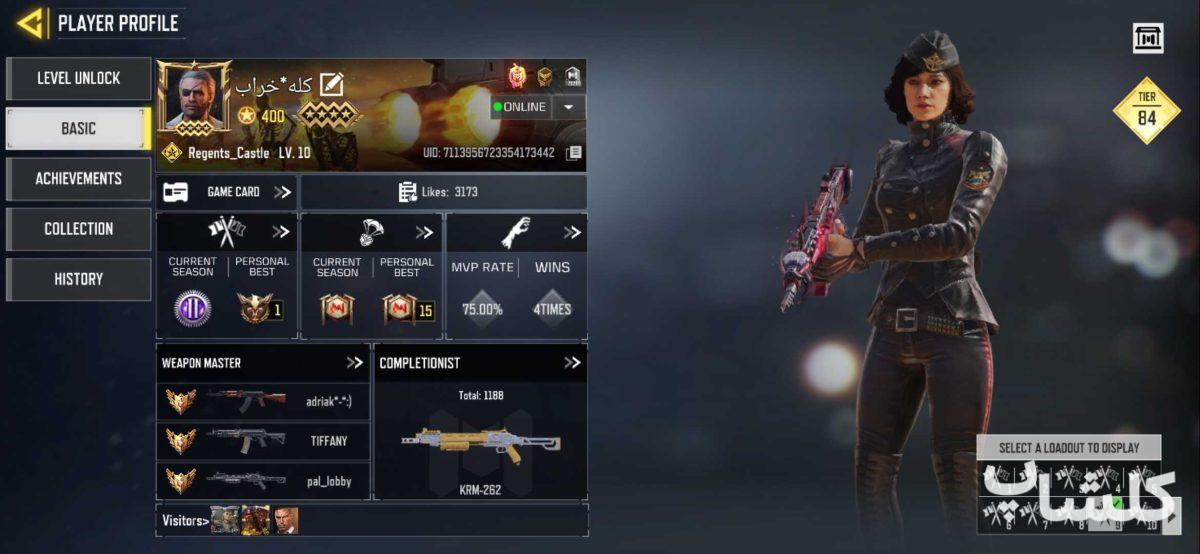This screenshot has width=1200, height=554.
Task: Expand the Weapon Master section
Action: (x=354, y=363)
